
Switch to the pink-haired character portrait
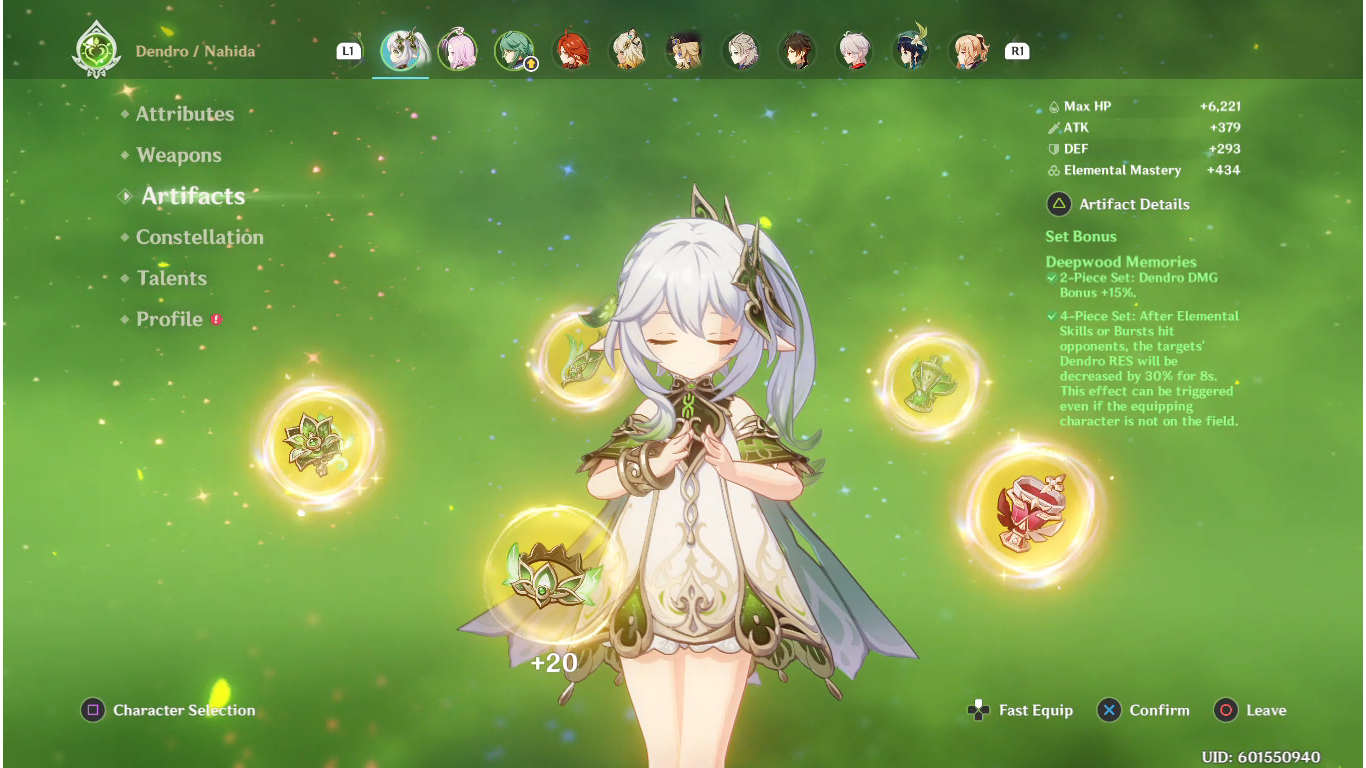click(458, 51)
